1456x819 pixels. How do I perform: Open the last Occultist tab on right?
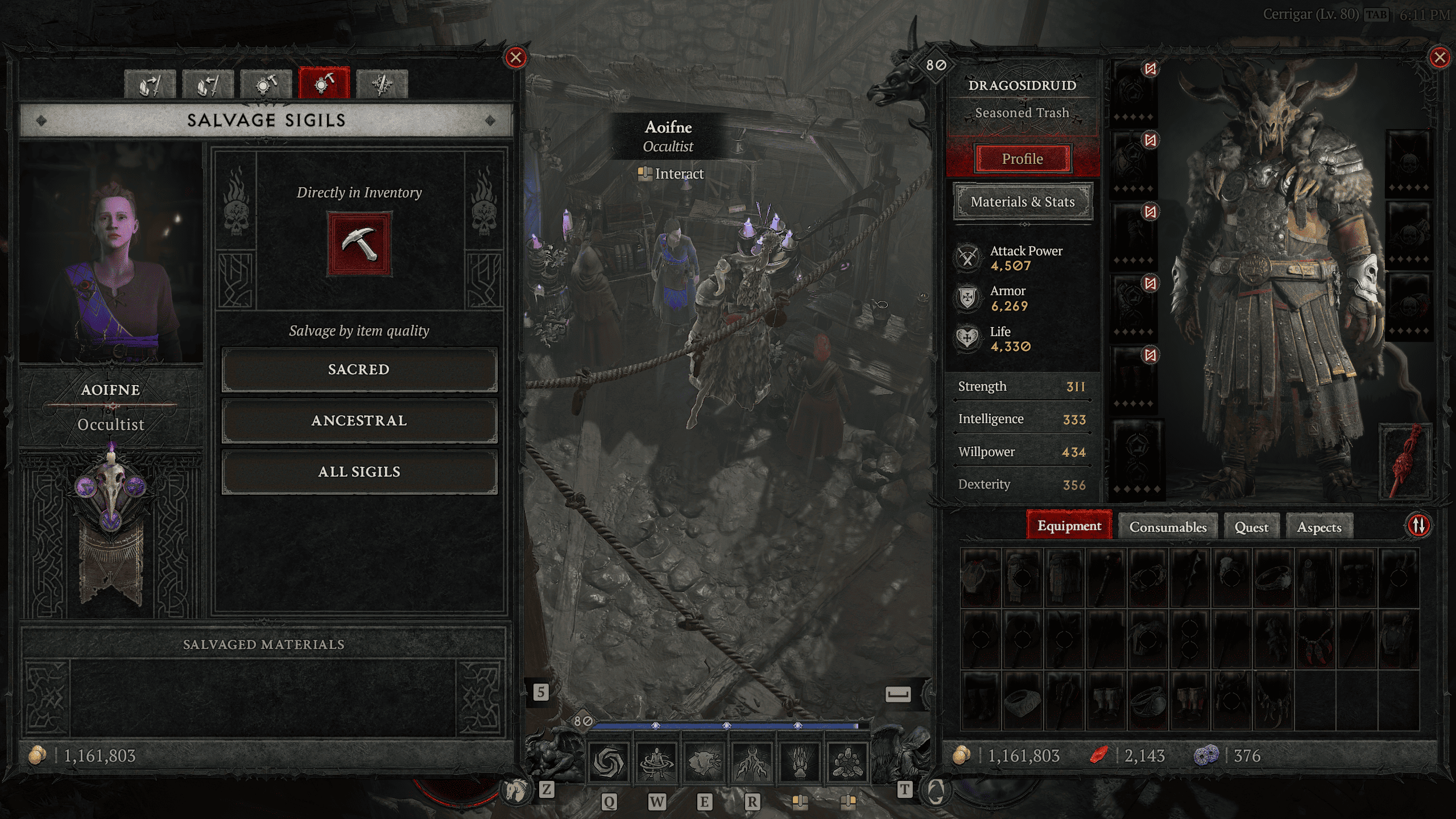[382, 85]
